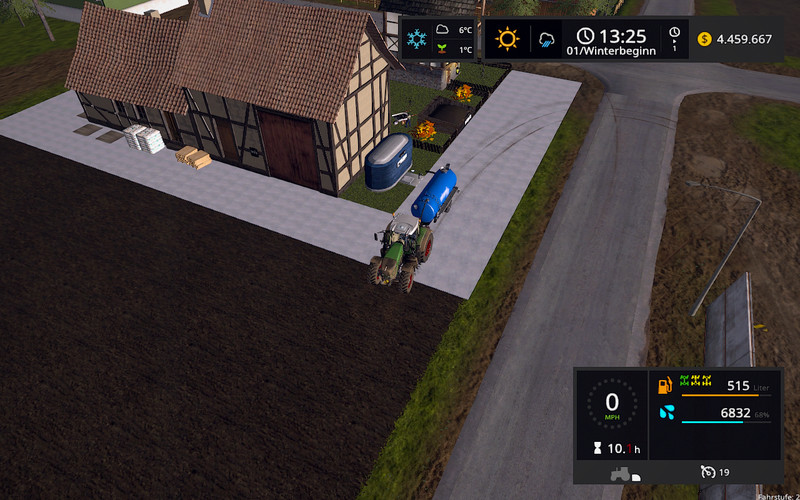Click the blue water droplets icon
This screenshot has height=500, width=800.
point(666,412)
